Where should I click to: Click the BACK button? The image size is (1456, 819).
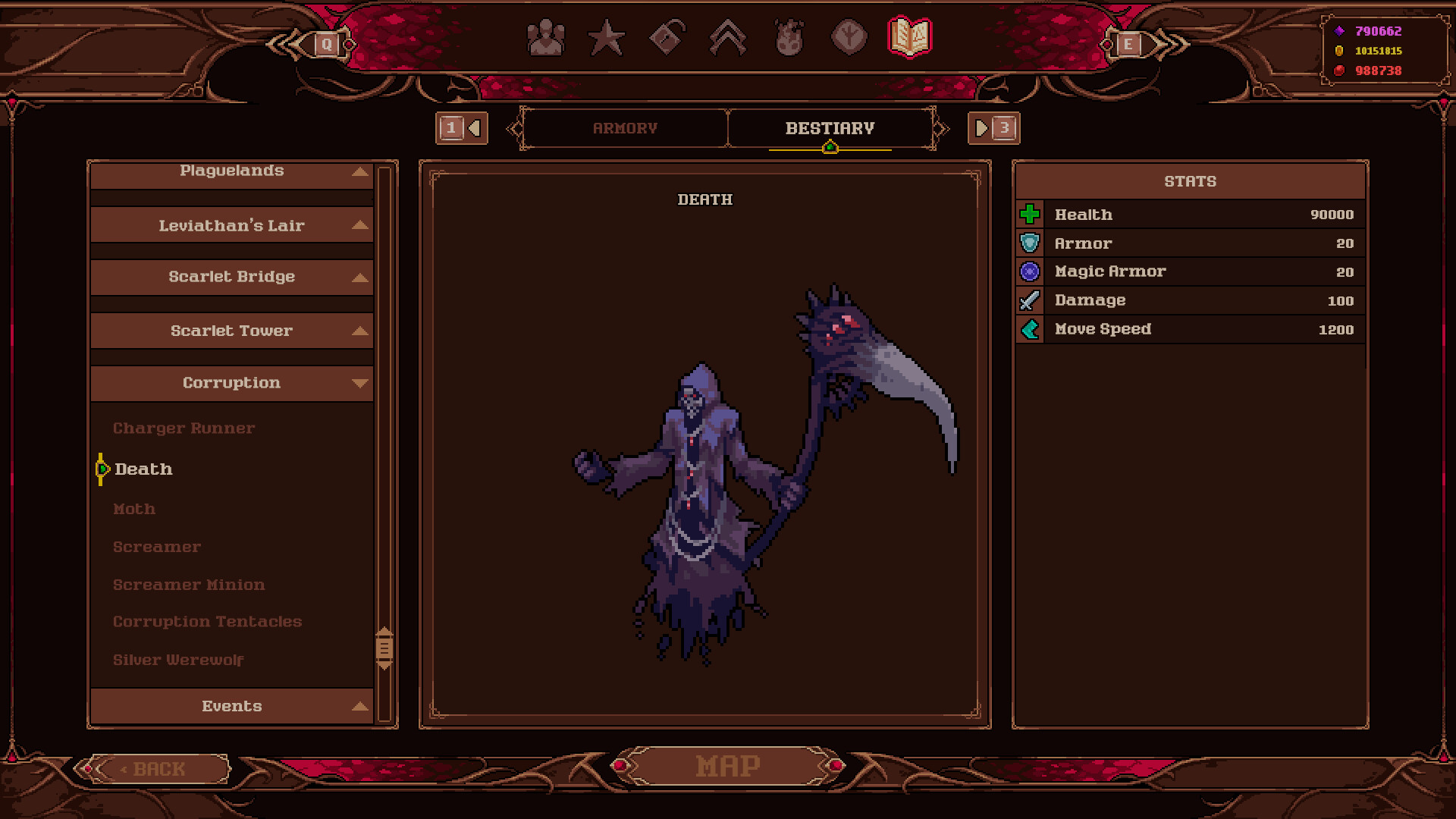pos(157,768)
